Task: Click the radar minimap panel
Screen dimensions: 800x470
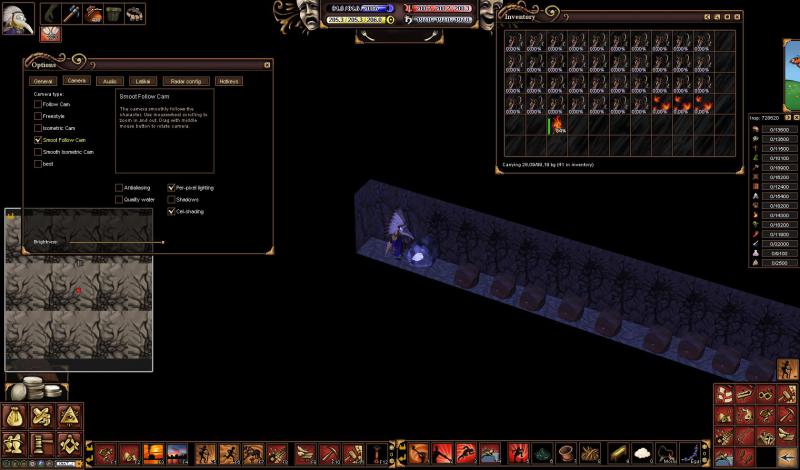Action: pyautogui.click(x=78, y=298)
